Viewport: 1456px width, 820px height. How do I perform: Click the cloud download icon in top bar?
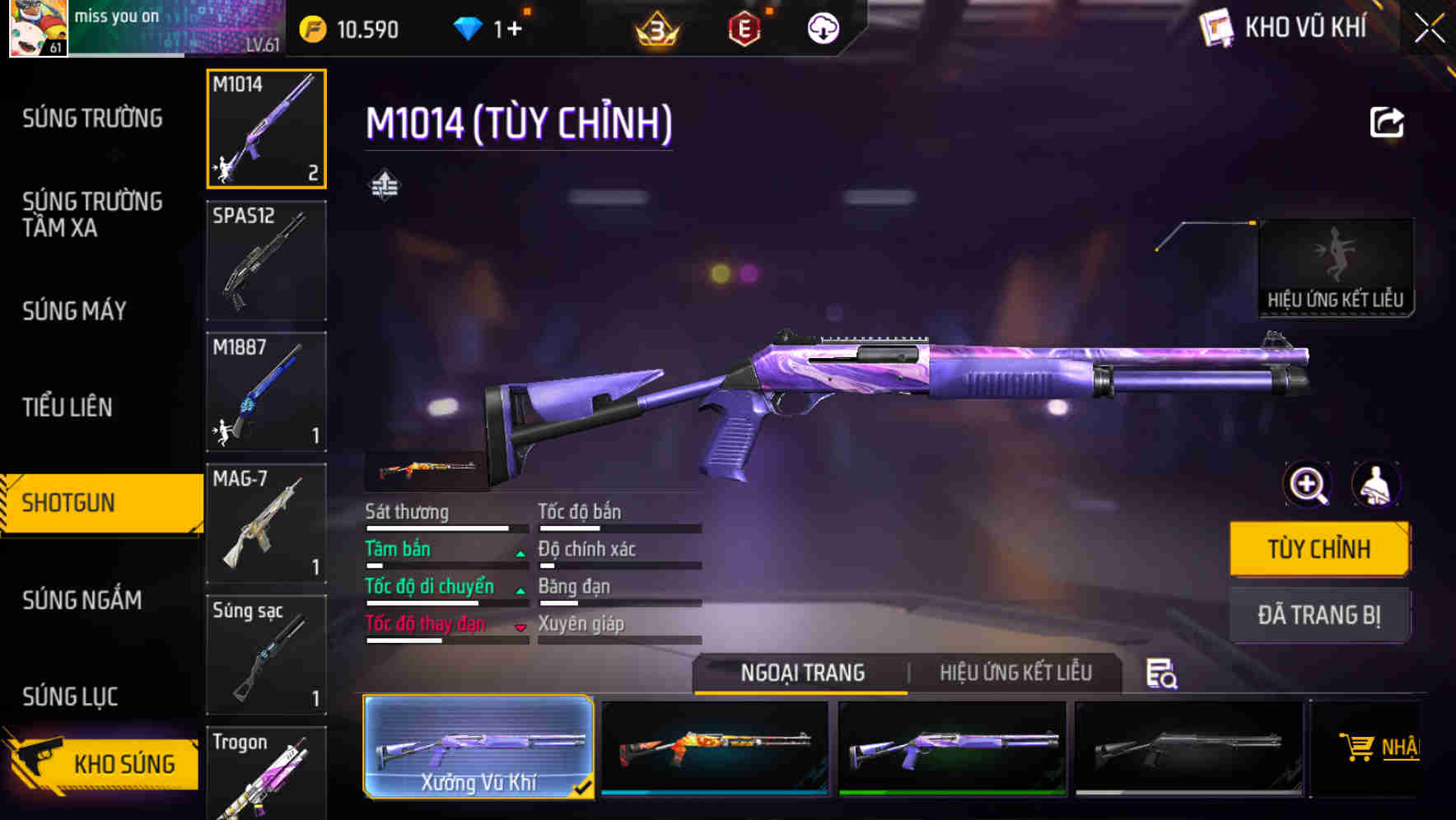(823, 27)
